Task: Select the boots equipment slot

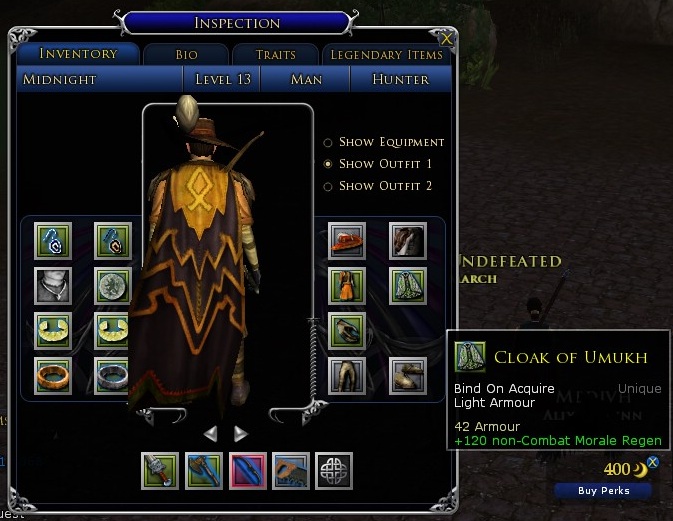Action: [x=407, y=375]
